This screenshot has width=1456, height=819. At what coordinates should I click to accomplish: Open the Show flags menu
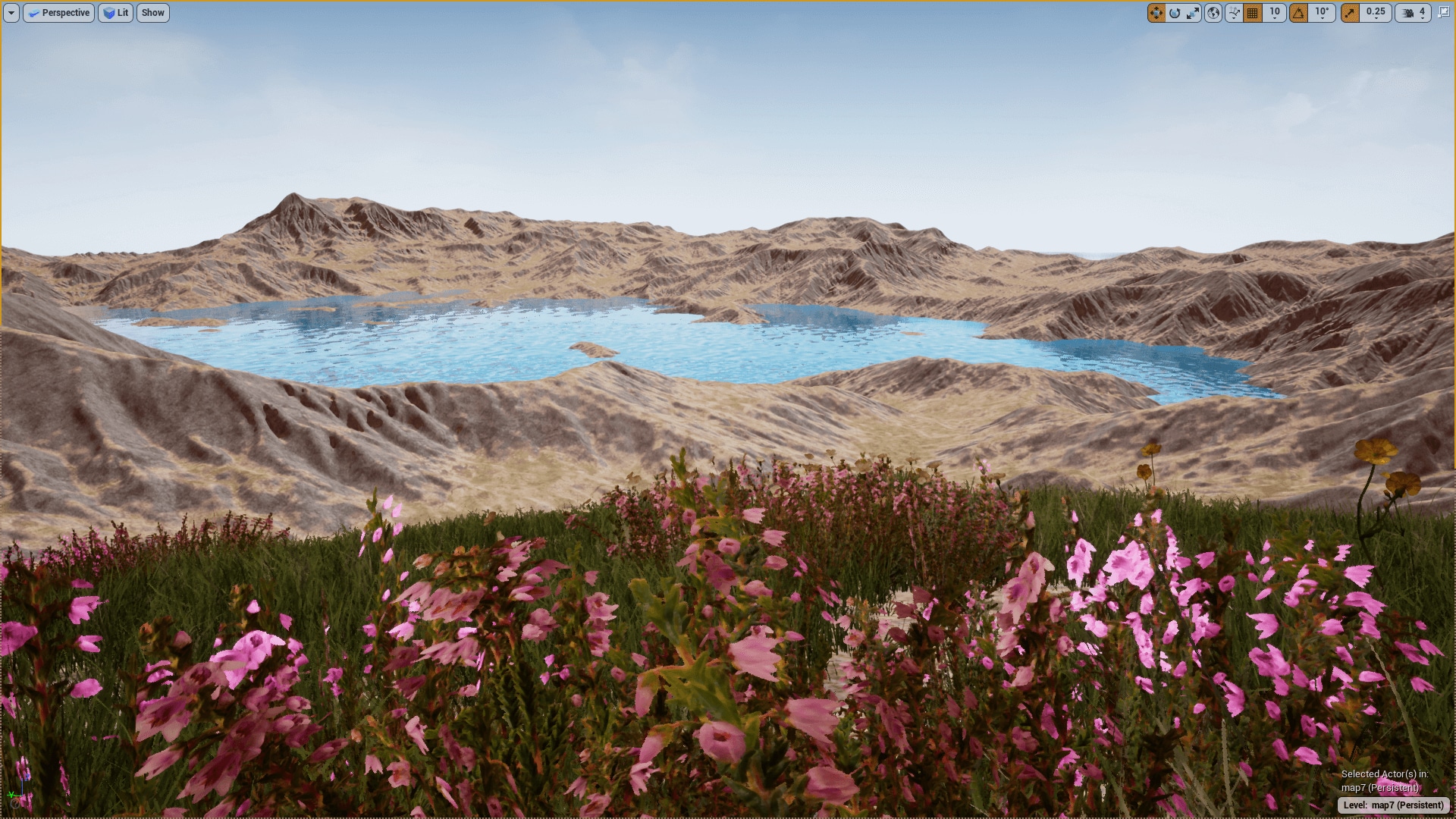152,13
